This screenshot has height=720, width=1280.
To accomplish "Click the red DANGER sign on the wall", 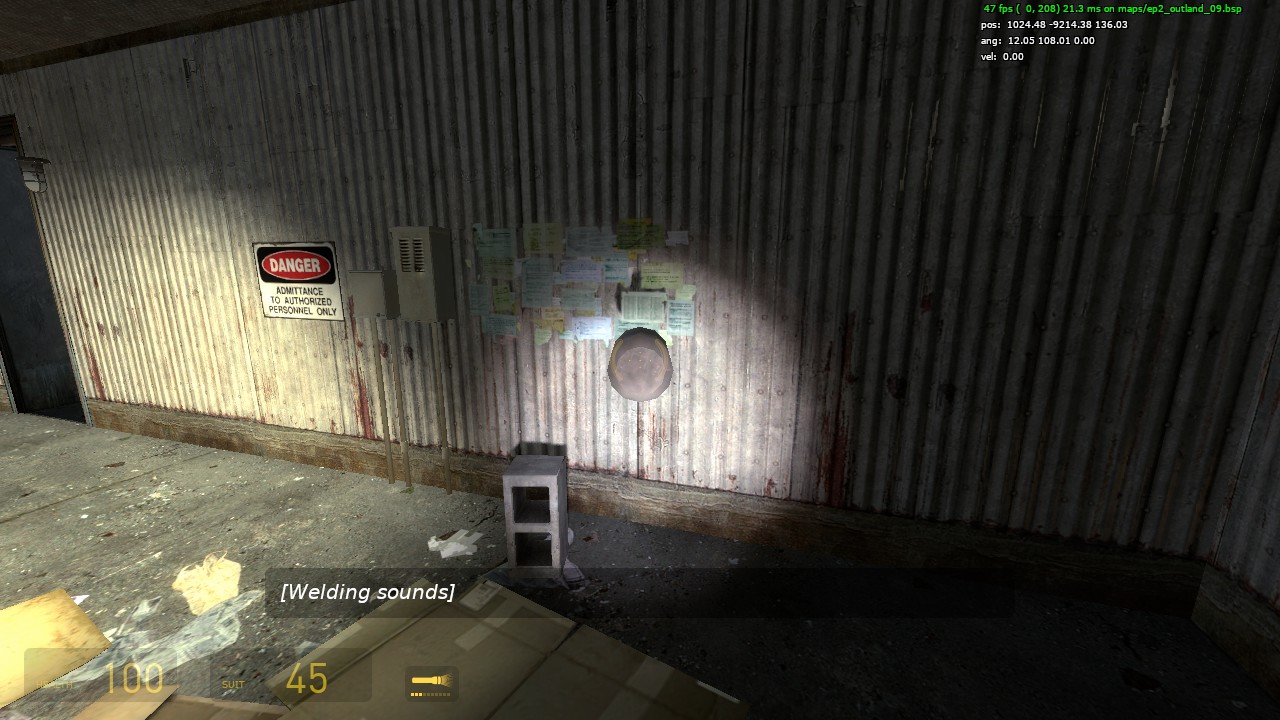I will (x=295, y=265).
